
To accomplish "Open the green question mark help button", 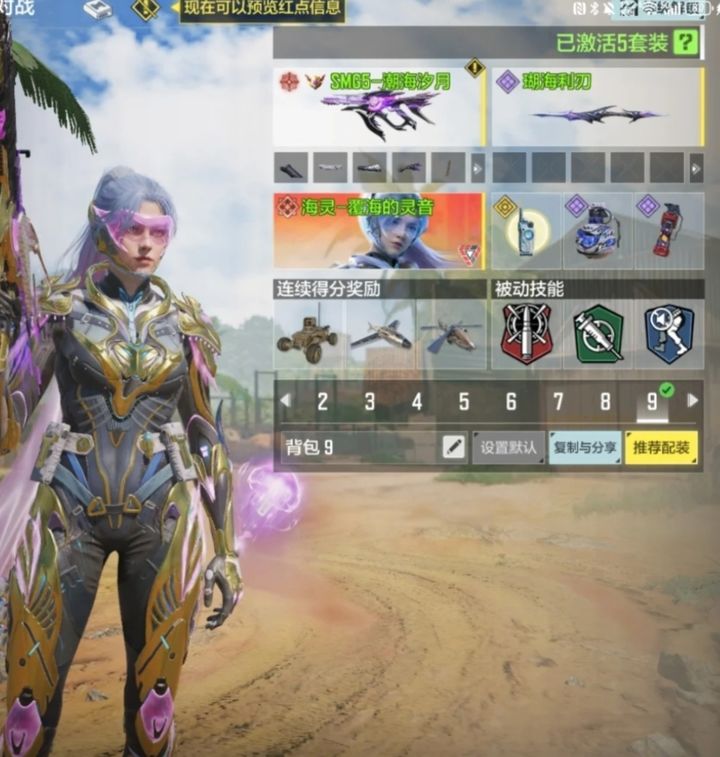I will click(685, 42).
